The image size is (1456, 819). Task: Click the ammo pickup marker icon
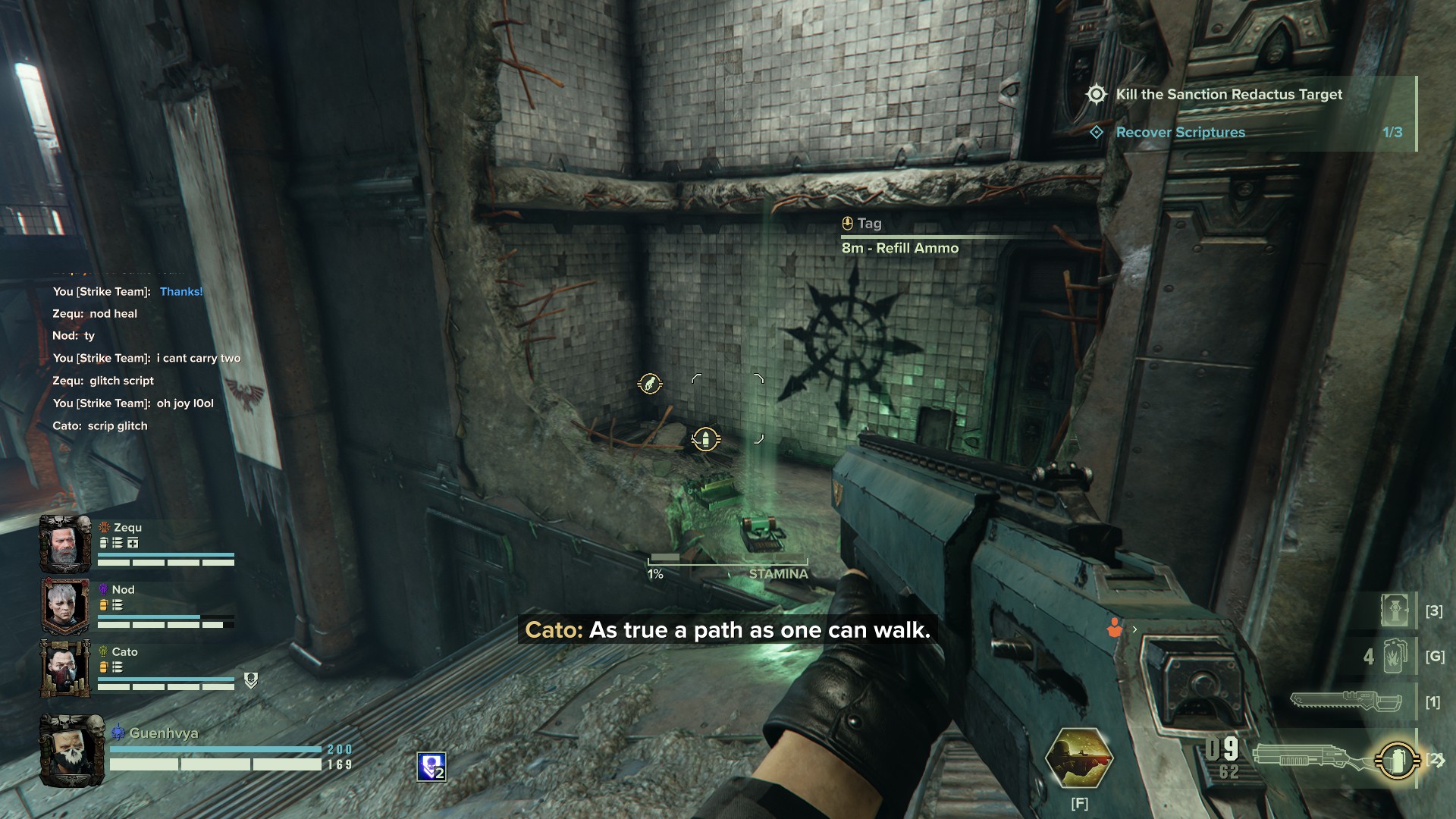(x=705, y=439)
